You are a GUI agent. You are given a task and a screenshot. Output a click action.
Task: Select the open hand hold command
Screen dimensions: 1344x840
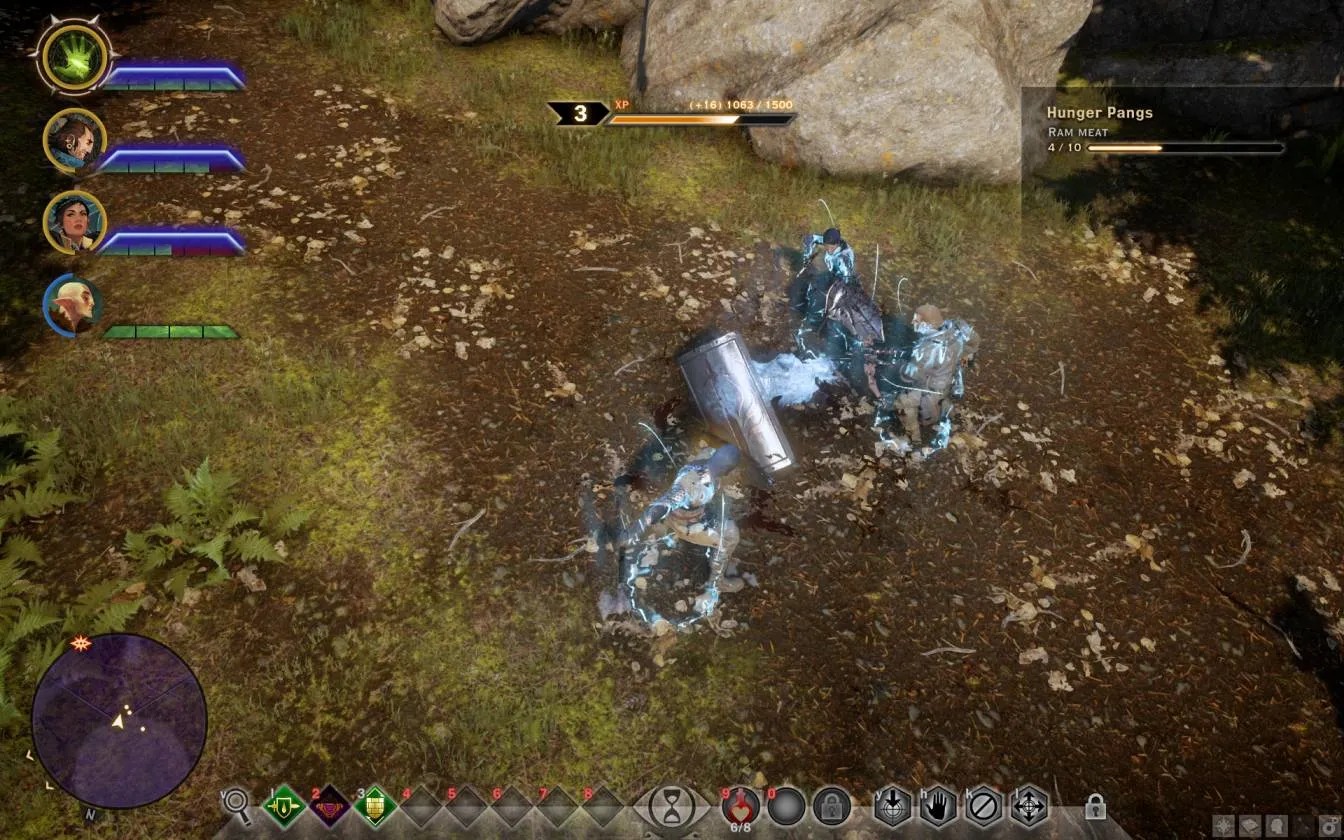tap(938, 805)
